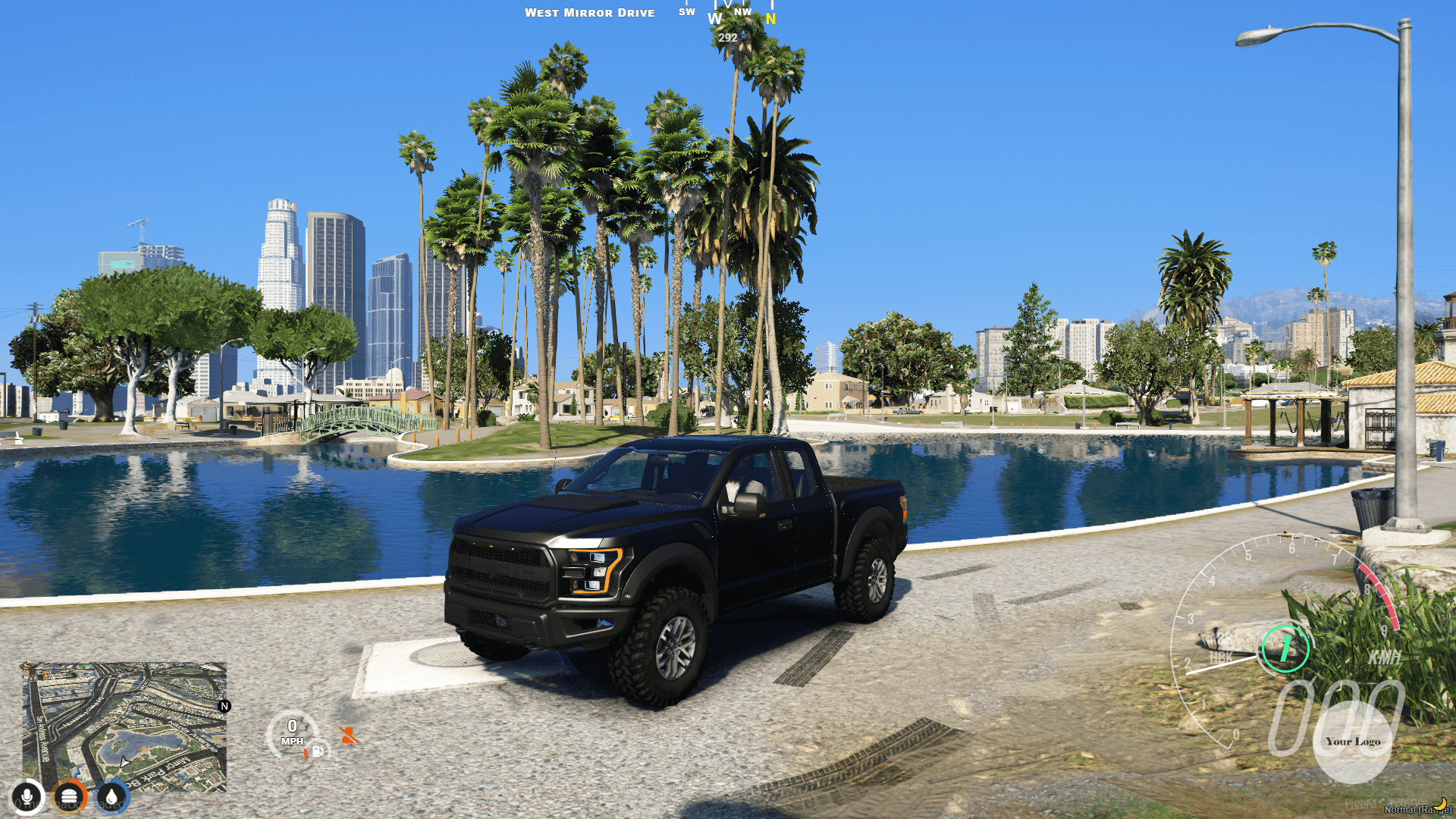Screen dimensions: 1456x819
Task: Select the West Mirror Drive street name banner
Action: click(x=591, y=12)
